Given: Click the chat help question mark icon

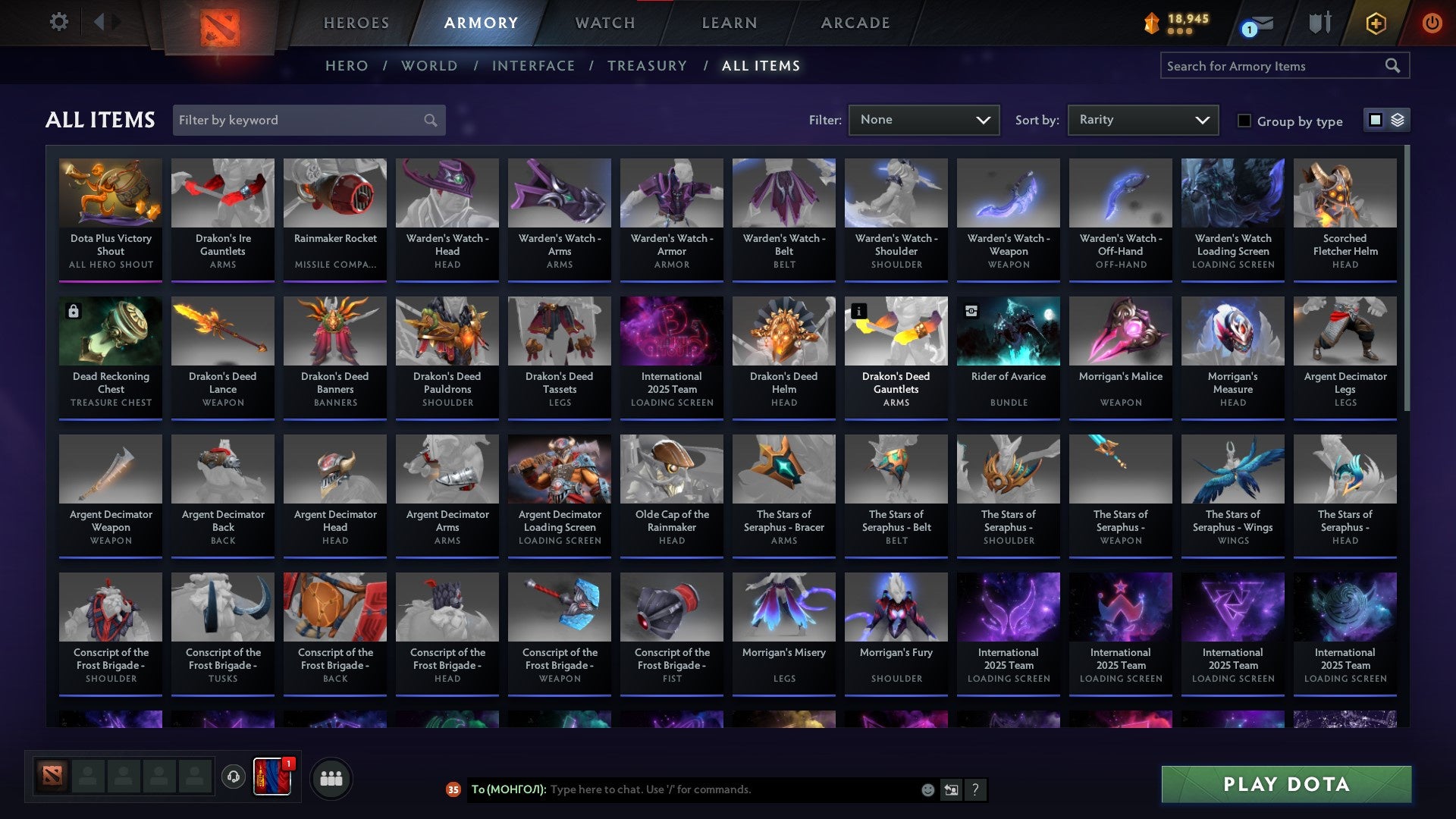Looking at the screenshot, I should click(x=976, y=789).
